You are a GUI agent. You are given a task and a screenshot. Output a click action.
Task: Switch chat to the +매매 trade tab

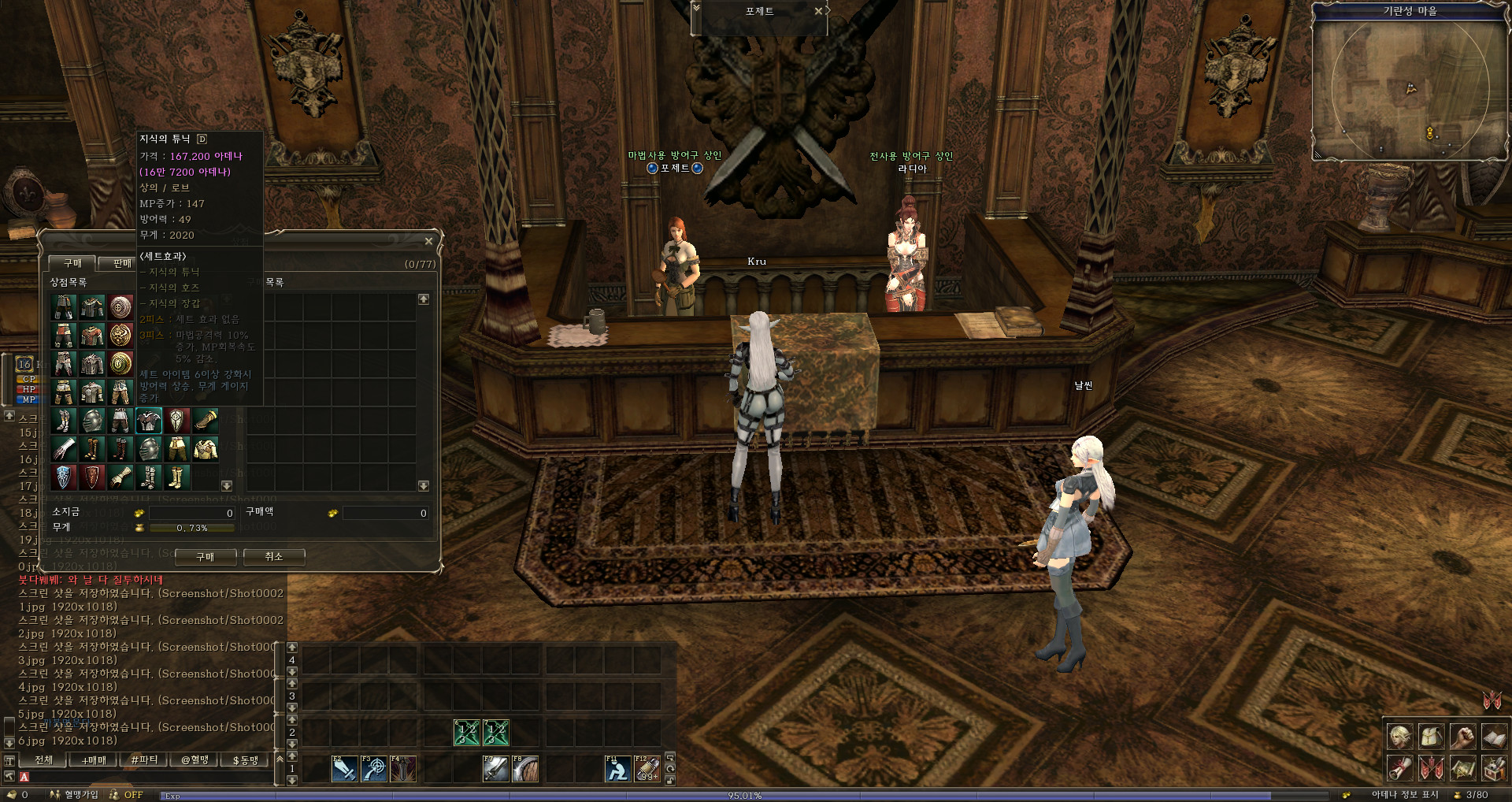point(94,760)
